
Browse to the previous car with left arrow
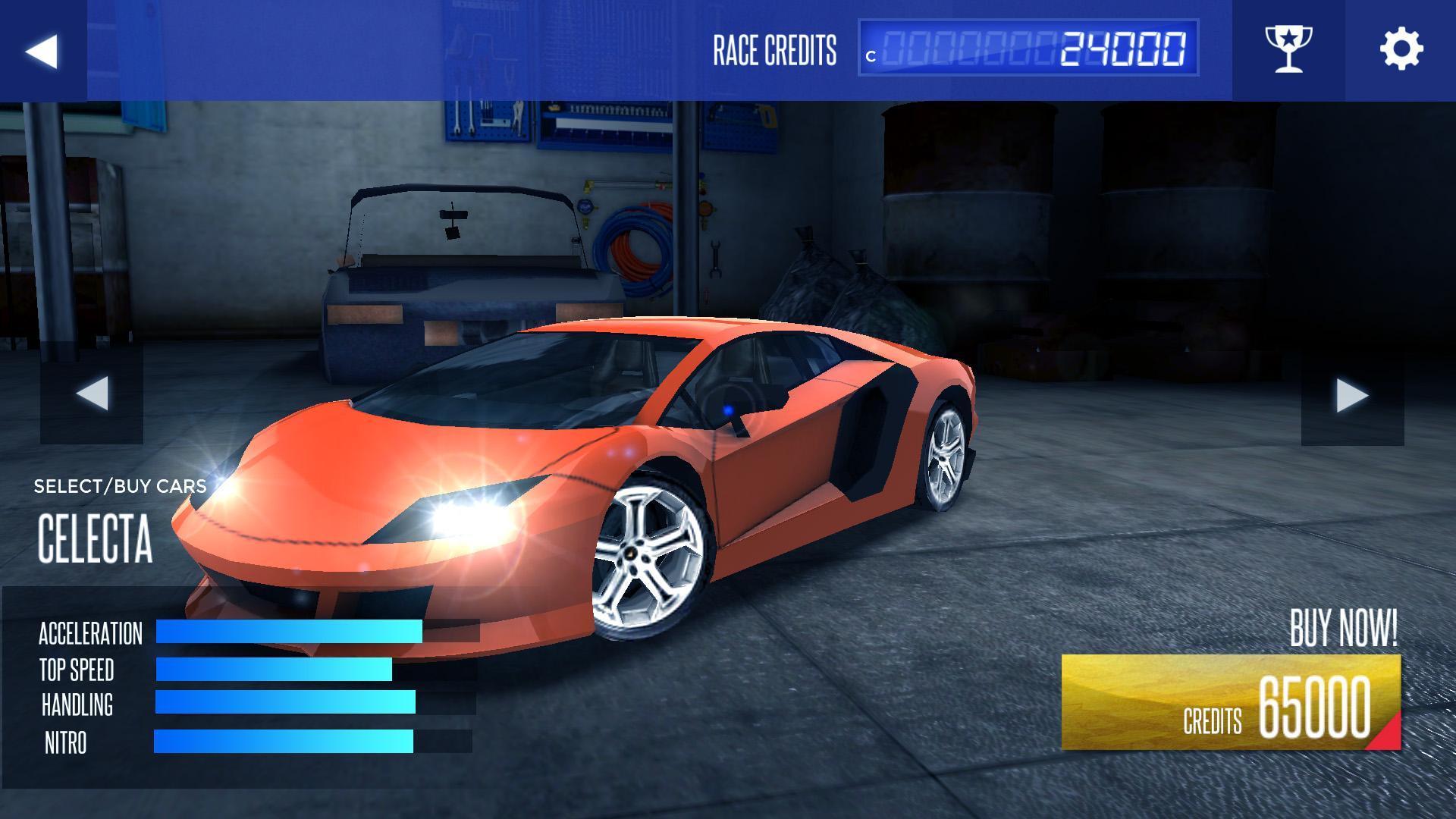93,392
